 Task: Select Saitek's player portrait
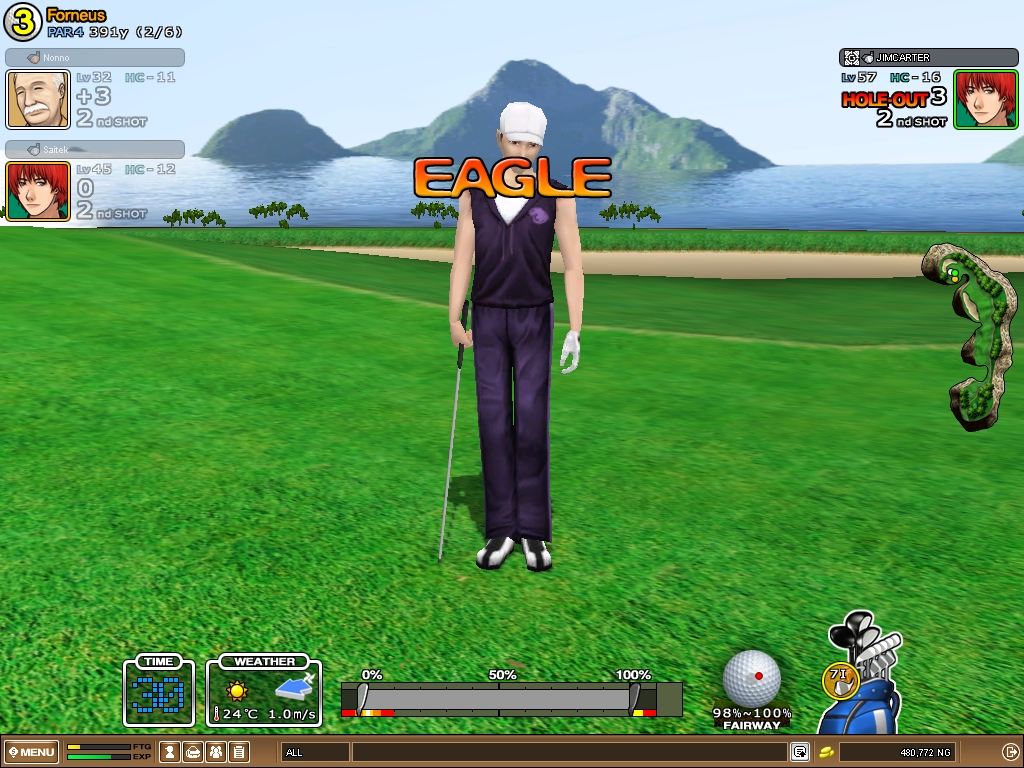(38, 191)
